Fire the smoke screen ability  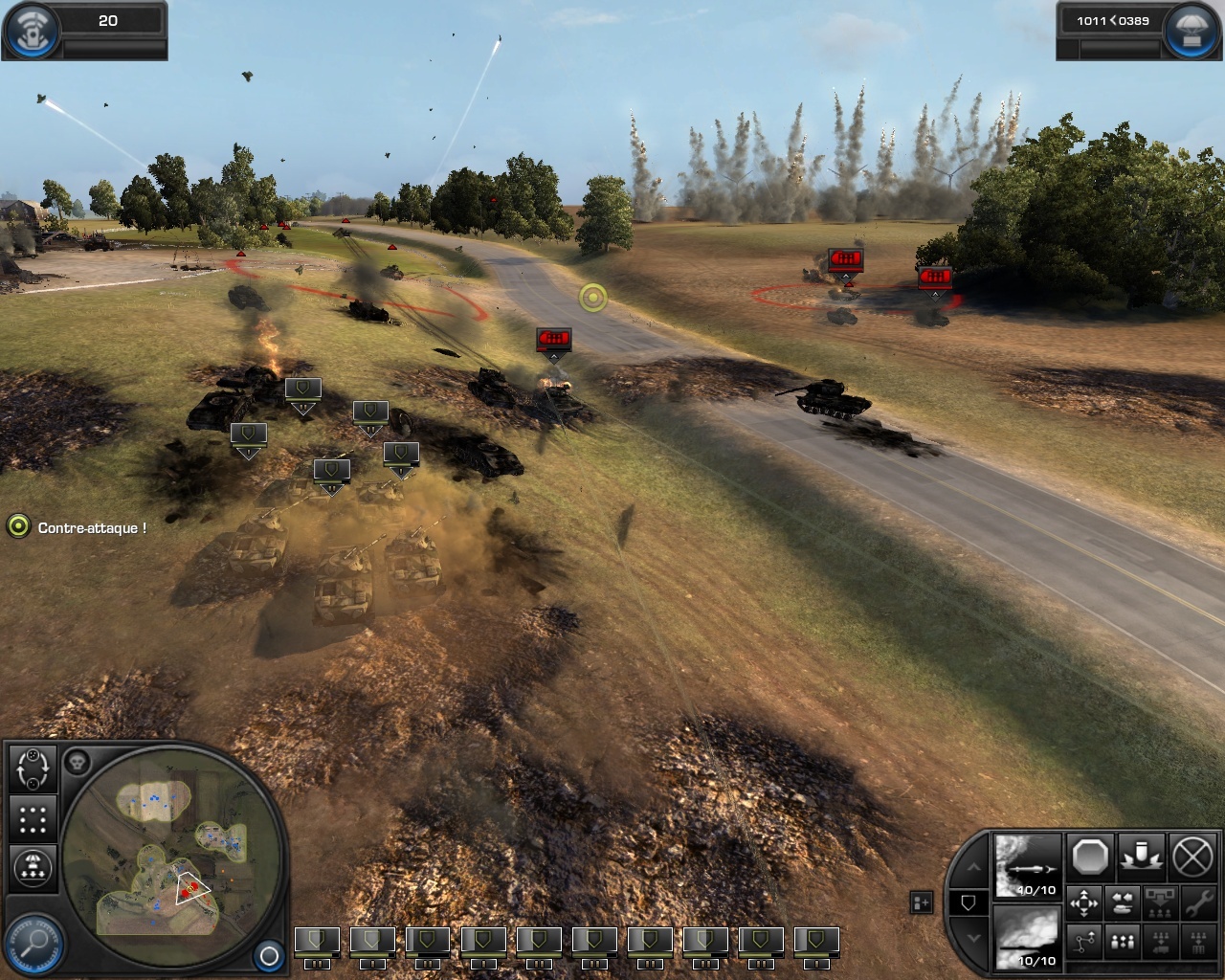pos(1028,937)
